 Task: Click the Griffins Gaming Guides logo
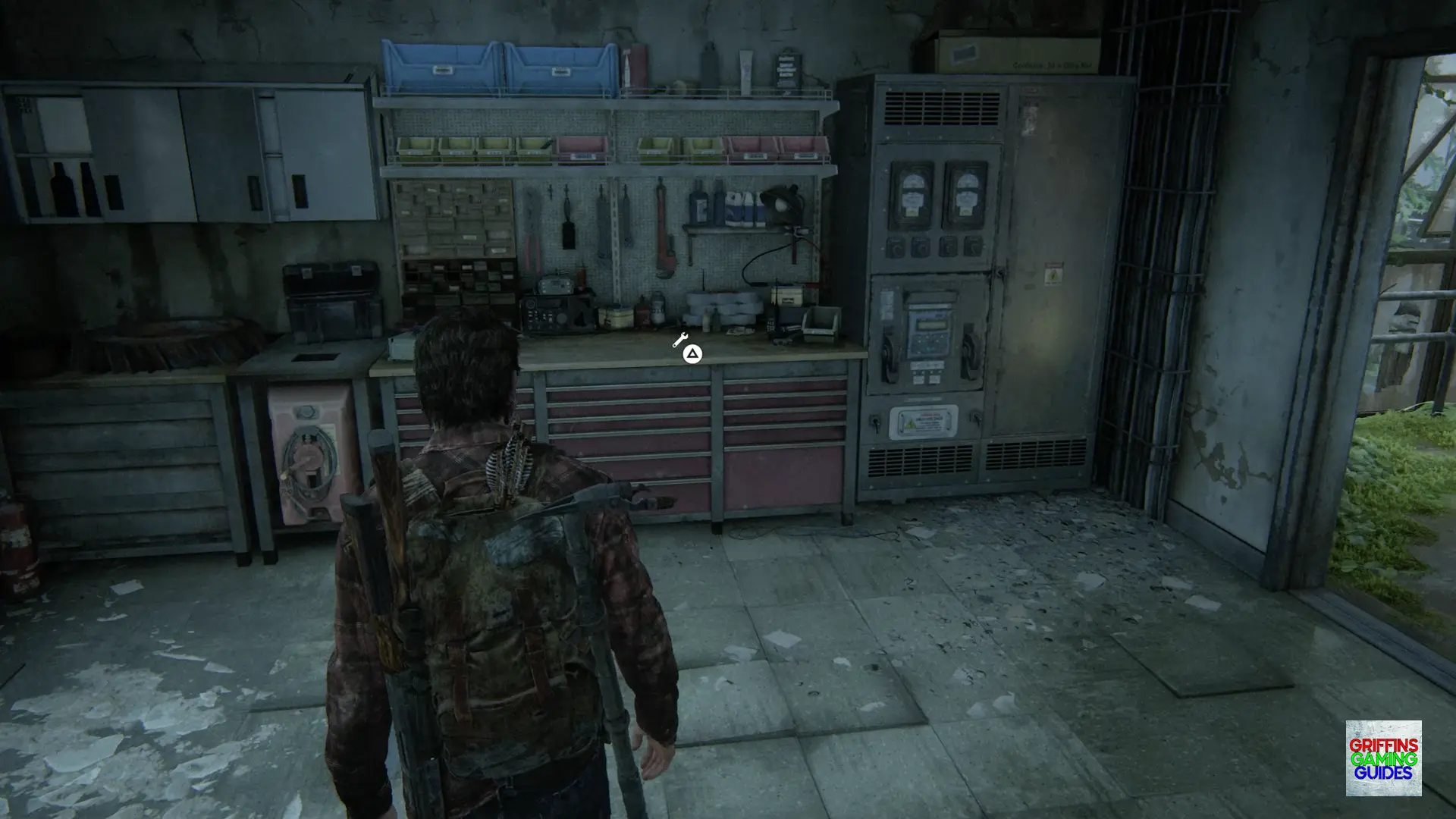(x=1383, y=758)
